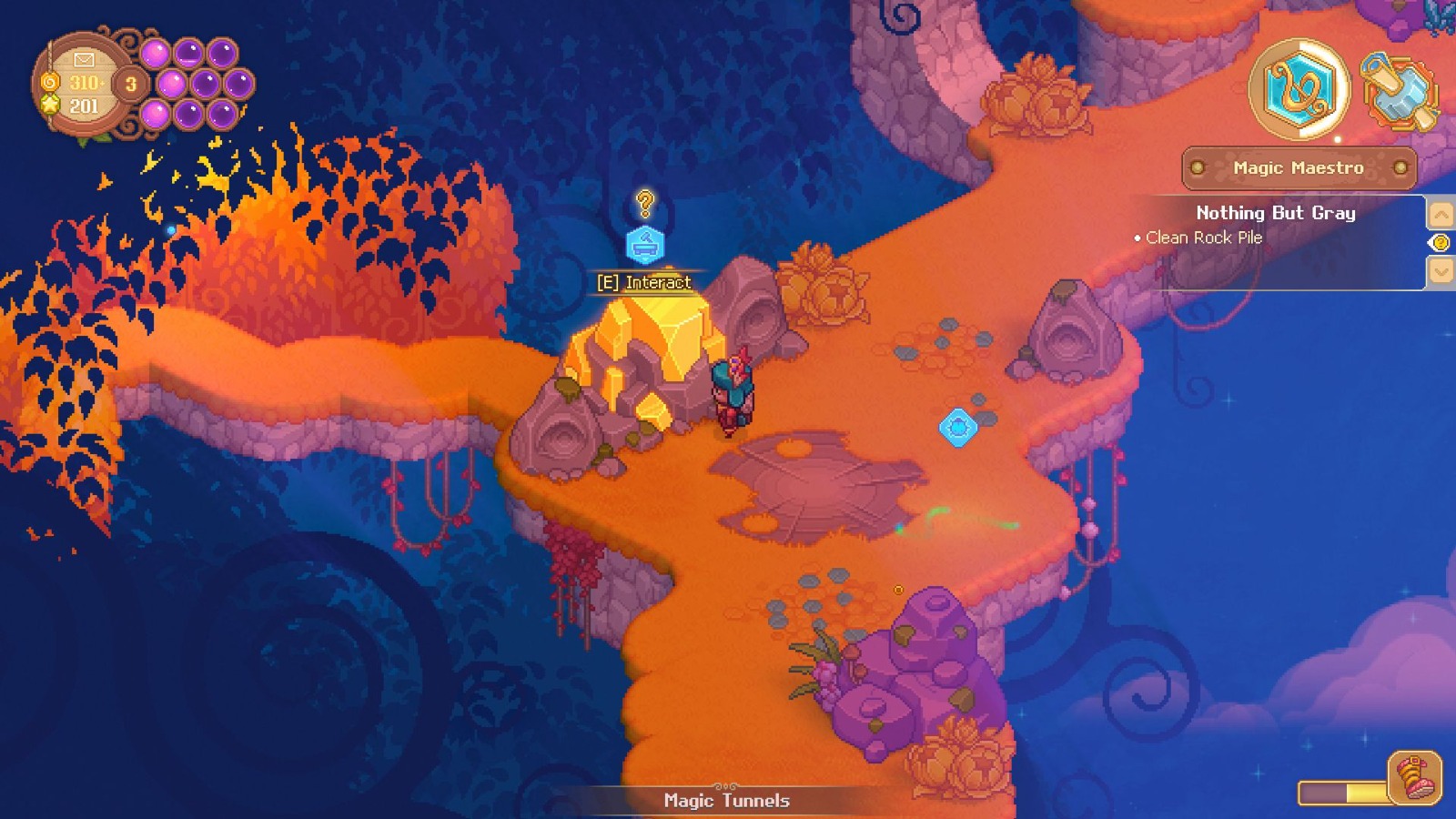This screenshot has width=1456, height=819.
Task: Click the Magic Maestro nameplate
Action: click(1298, 167)
